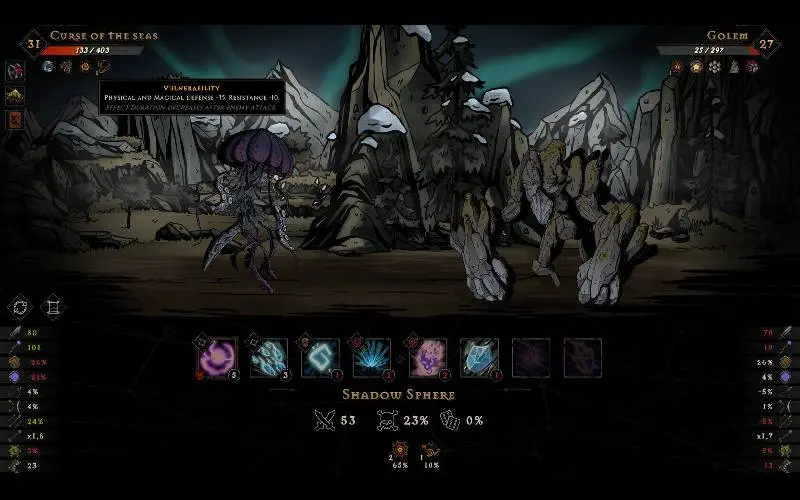Trigger the purple coral skill on pink background
Screen dimensions: 800x500
point(425,357)
